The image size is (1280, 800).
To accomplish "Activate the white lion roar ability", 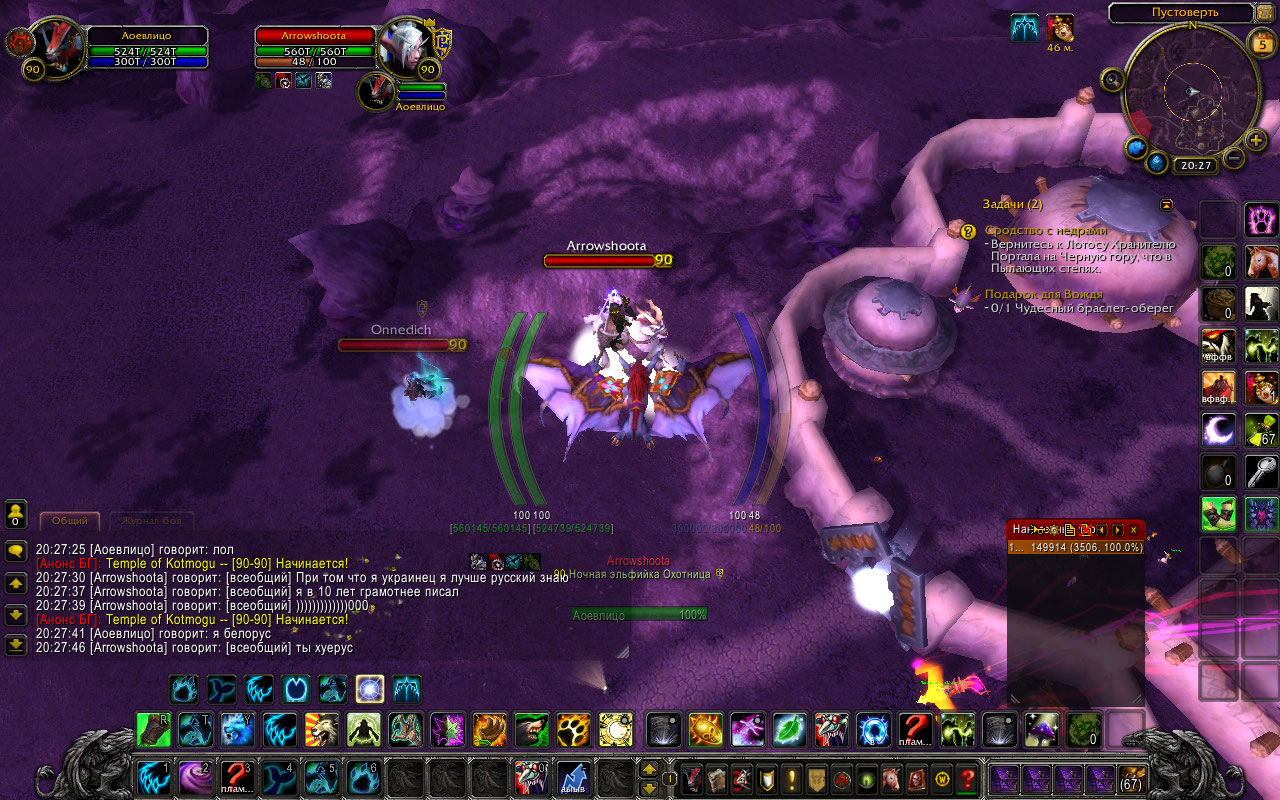I will [321, 730].
